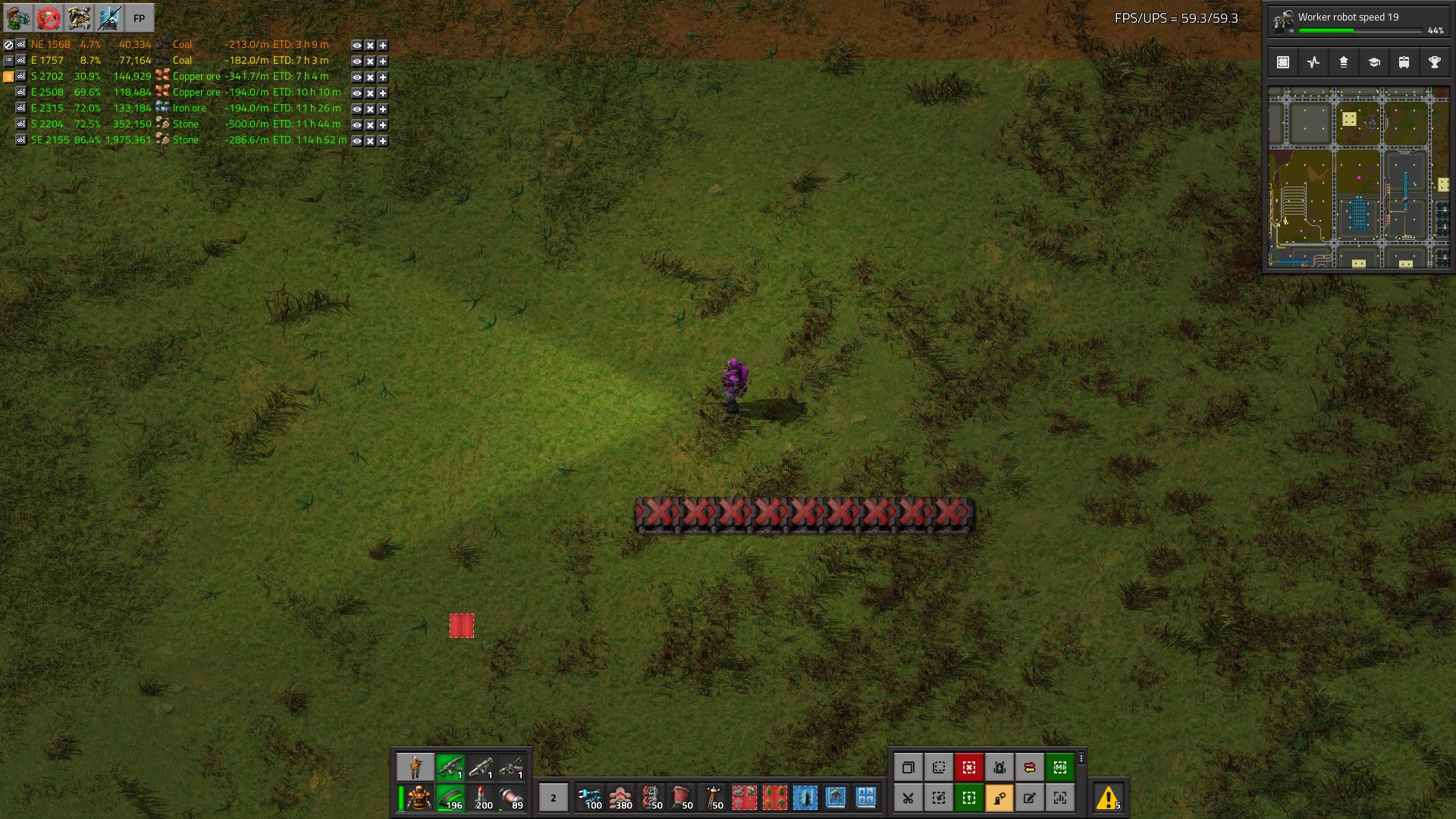The height and width of the screenshot is (819, 1456).
Task: Click the red deconstruction planner shortcut
Action: 969,767
